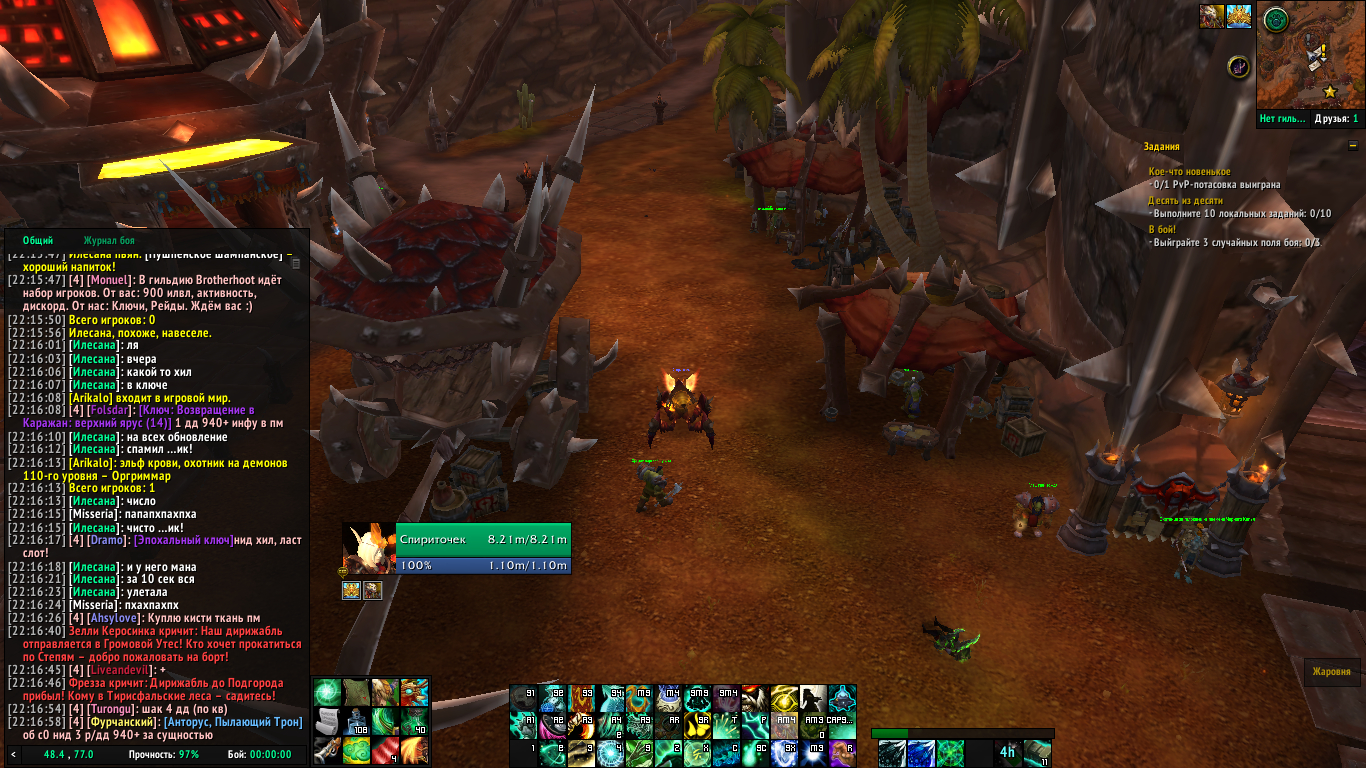The width and height of the screenshot is (1366, 768).
Task: Select the quest В бой! in tracker
Action: point(1161,229)
